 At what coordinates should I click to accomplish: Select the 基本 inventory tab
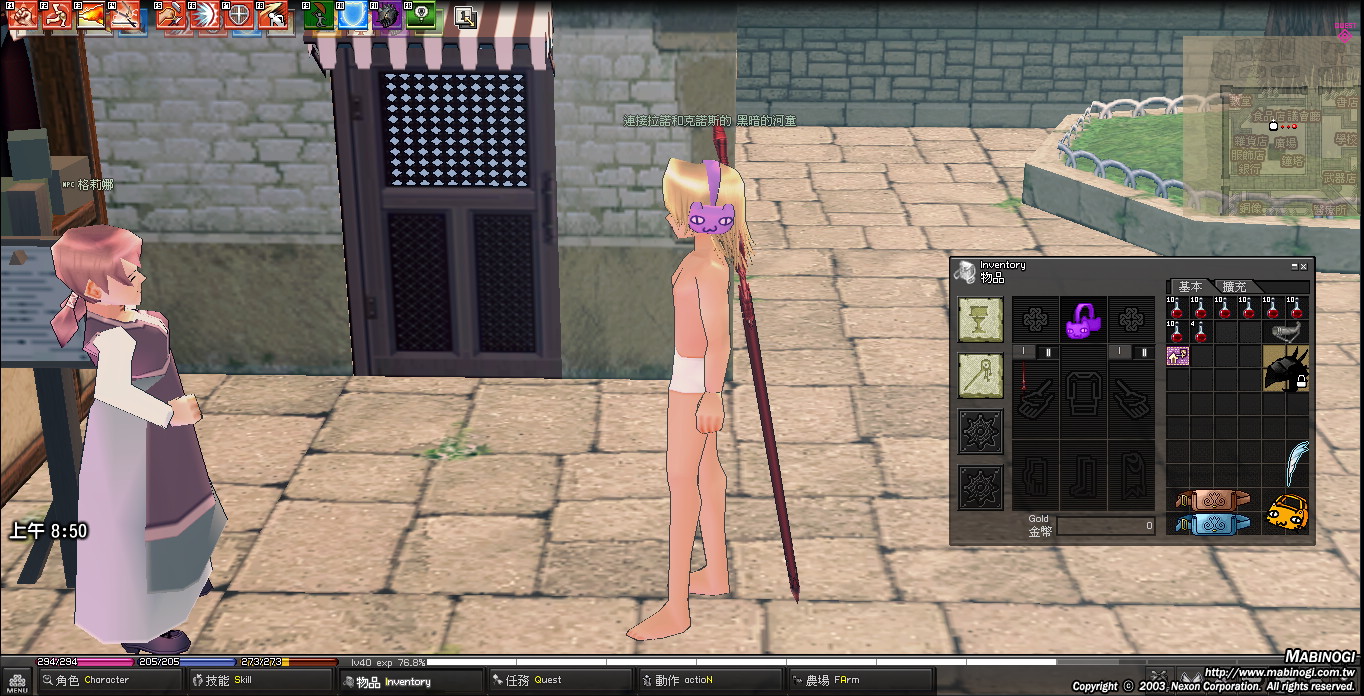tap(1190, 287)
